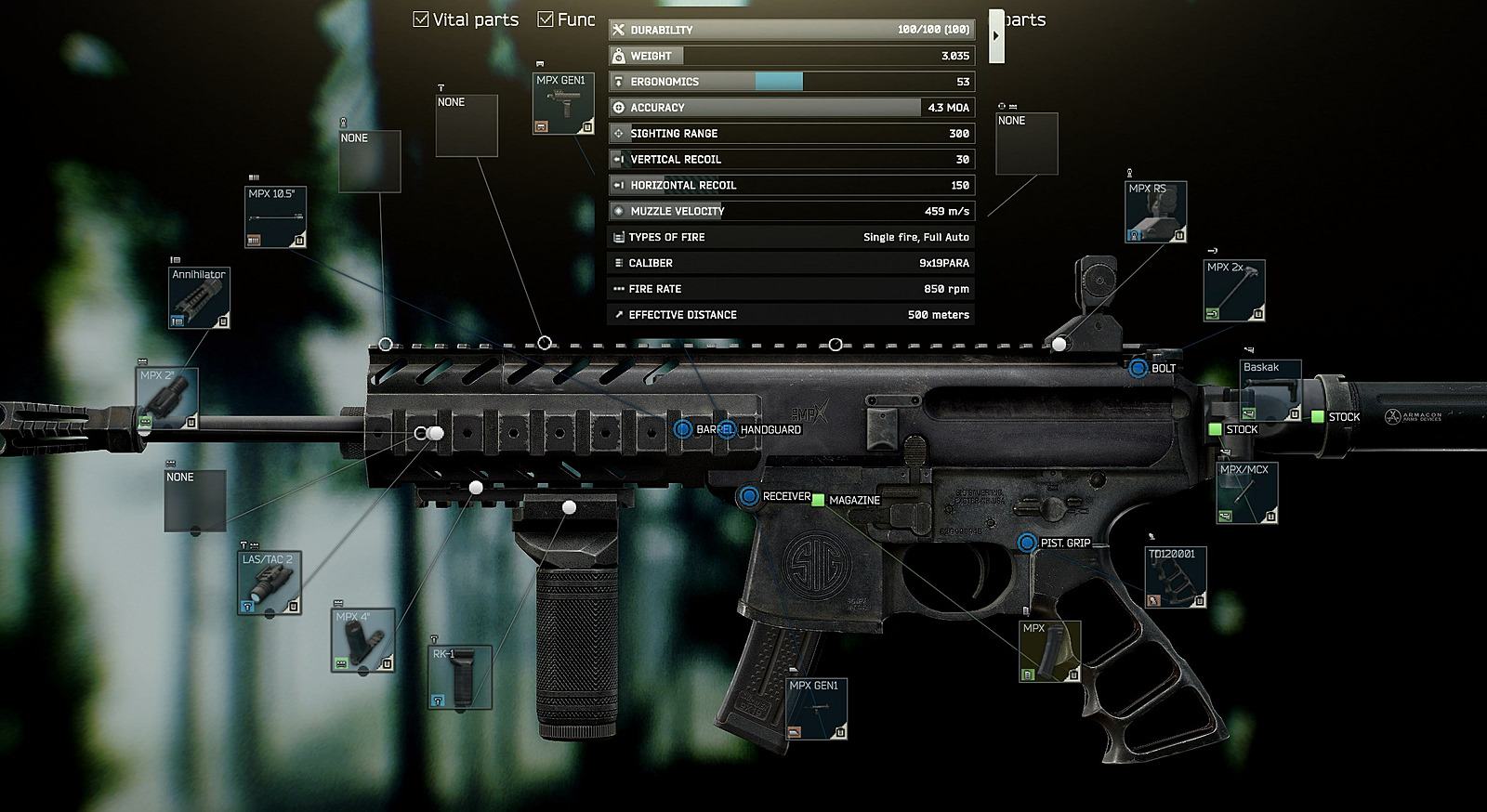Select the RECEIVER part marker
The image size is (1487, 812).
pyautogui.click(x=749, y=496)
